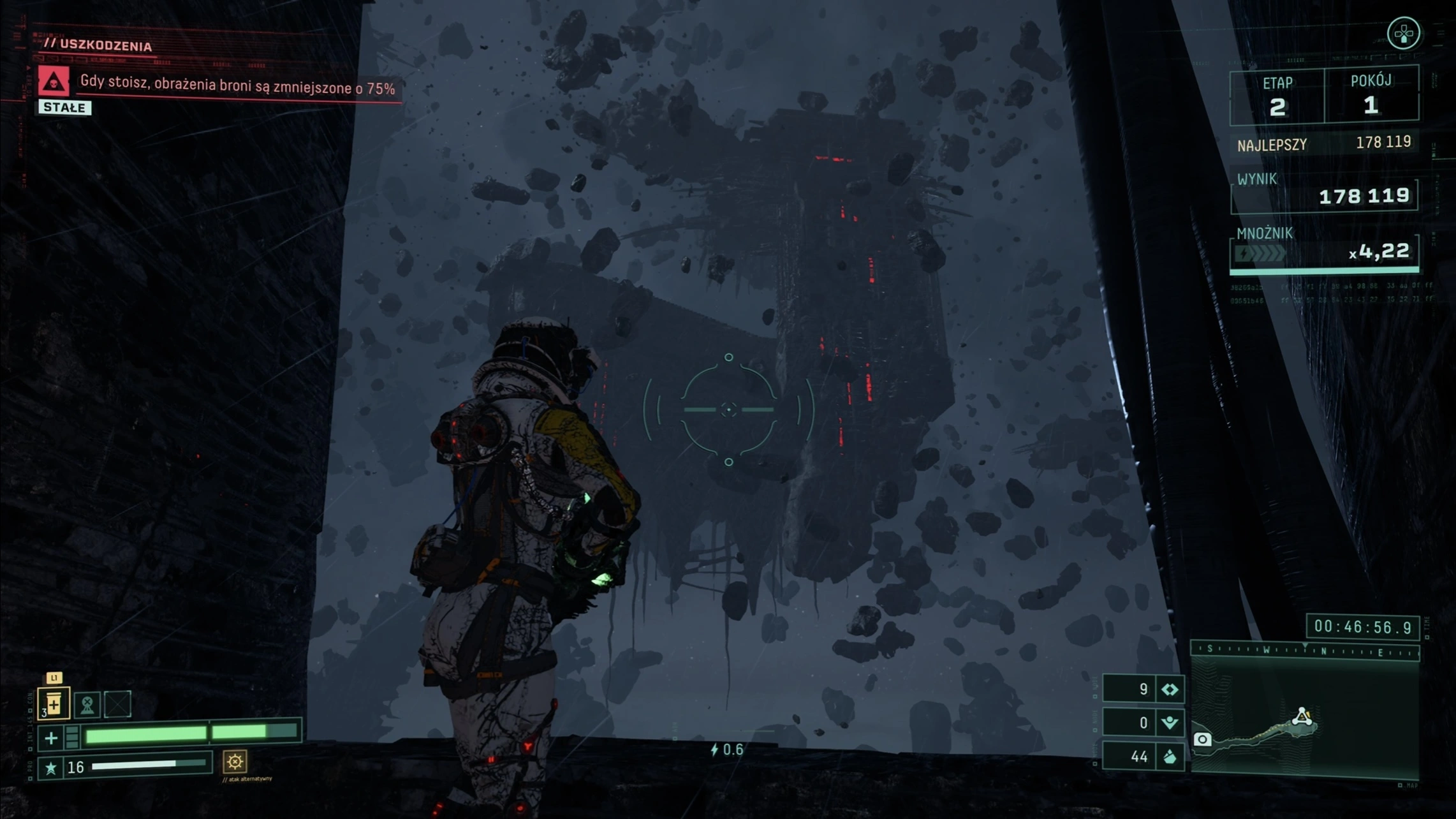Viewport: 1456px width, 819px height.
Task: Inspect the red malfunction warning icon
Action: point(54,82)
